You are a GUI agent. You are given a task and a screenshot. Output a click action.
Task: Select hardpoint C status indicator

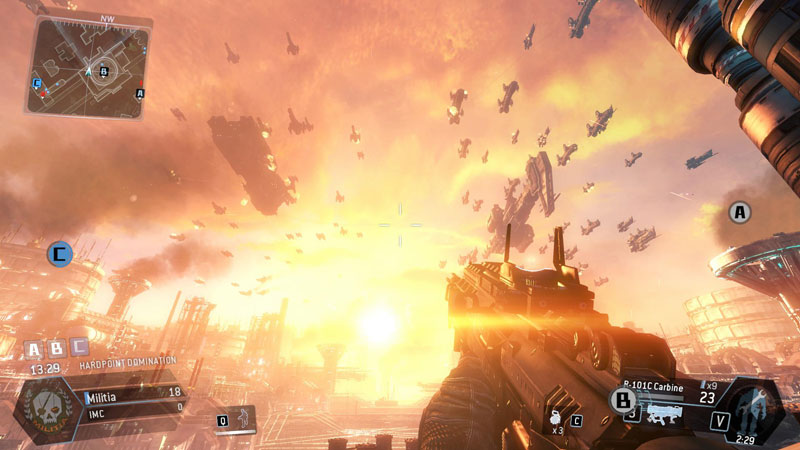[x=79, y=349]
